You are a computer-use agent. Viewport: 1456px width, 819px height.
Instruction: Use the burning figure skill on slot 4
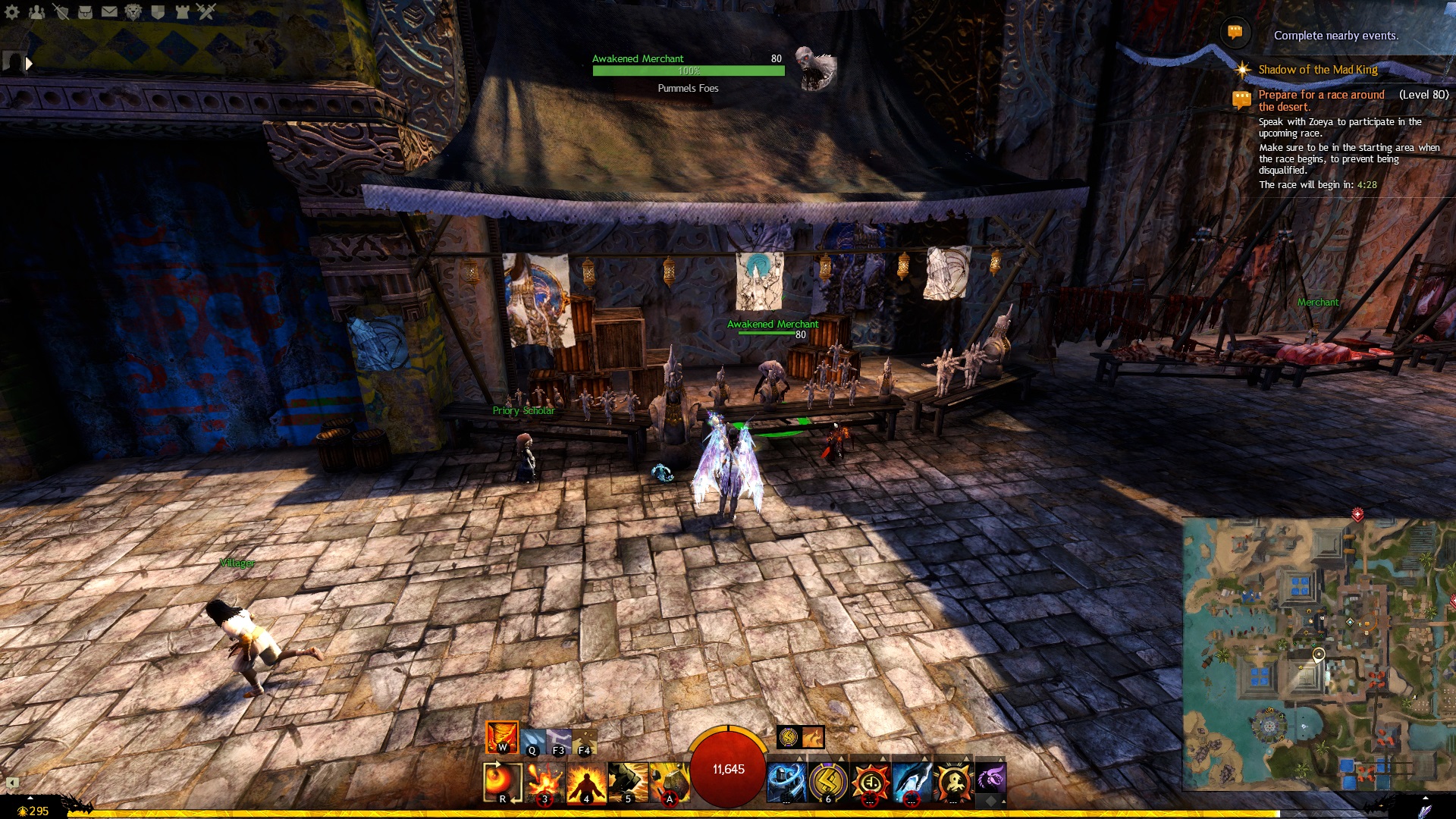click(x=585, y=781)
